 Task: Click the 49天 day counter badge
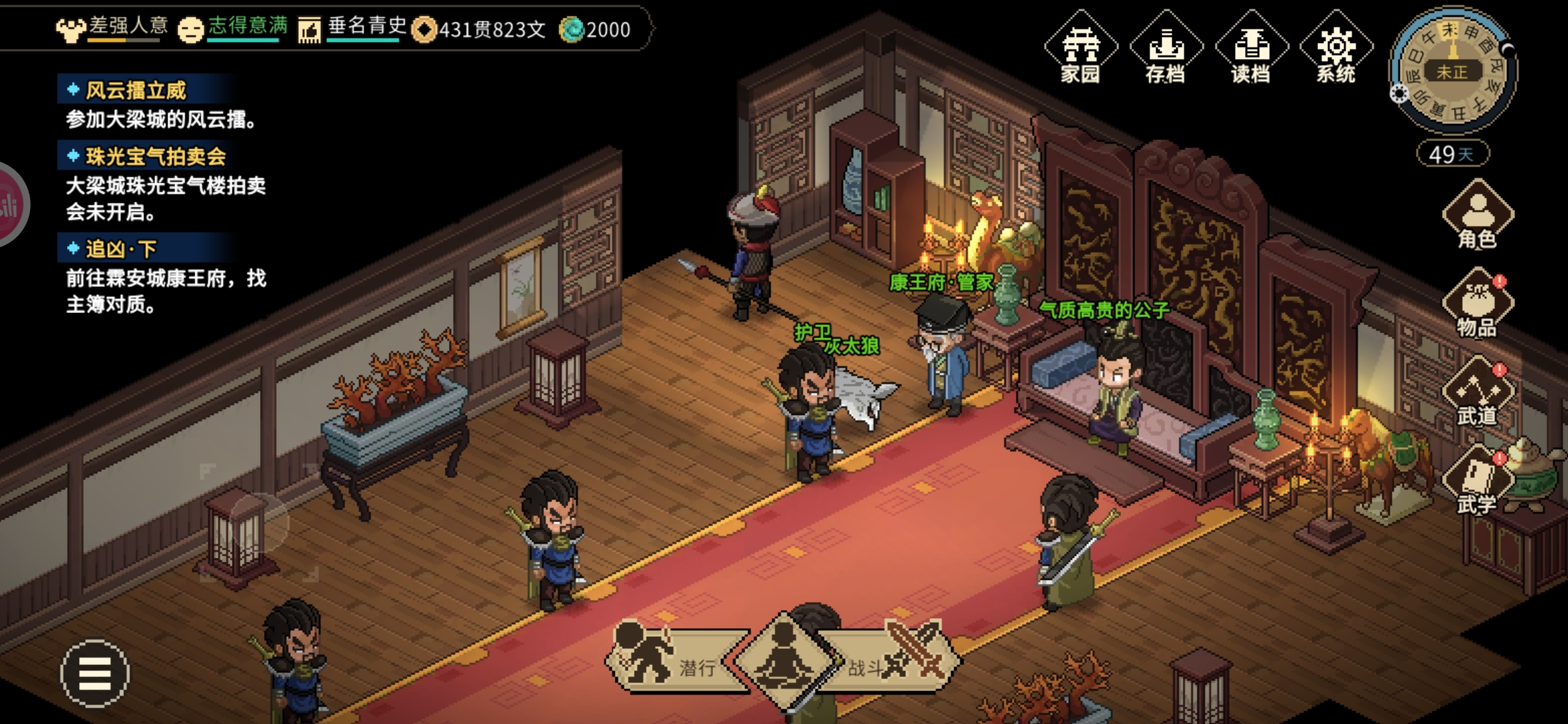pyautogui.click(x=1452, y=154)
